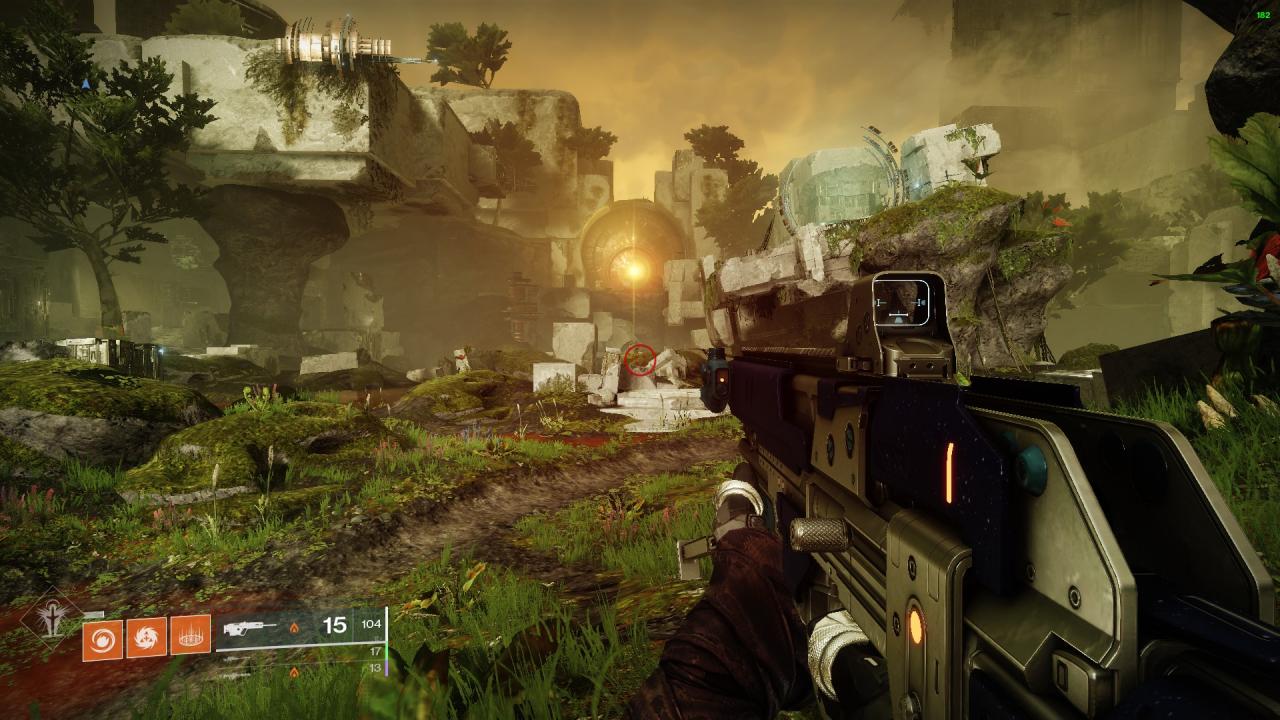Trigger the swirling flame melee ability
This screenshot has width=1280, height=720.
pyautogui.click(x=146, y=635)
